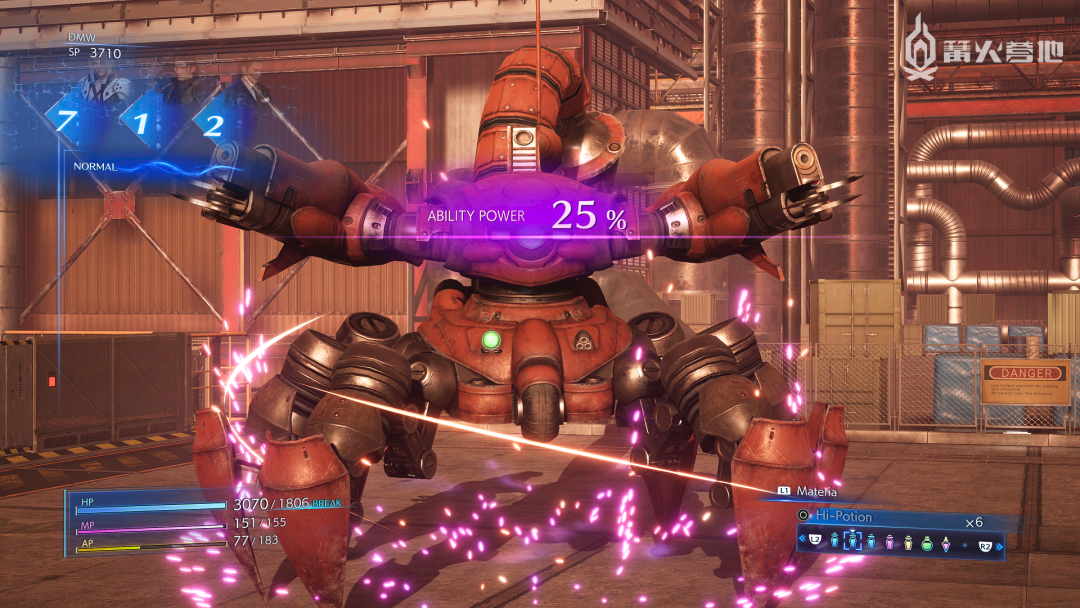Viewport: 1080px width, 608px height.
Task: Select the highlighted Hi-Potion bottle icon
Action: [x=853, y=541]
